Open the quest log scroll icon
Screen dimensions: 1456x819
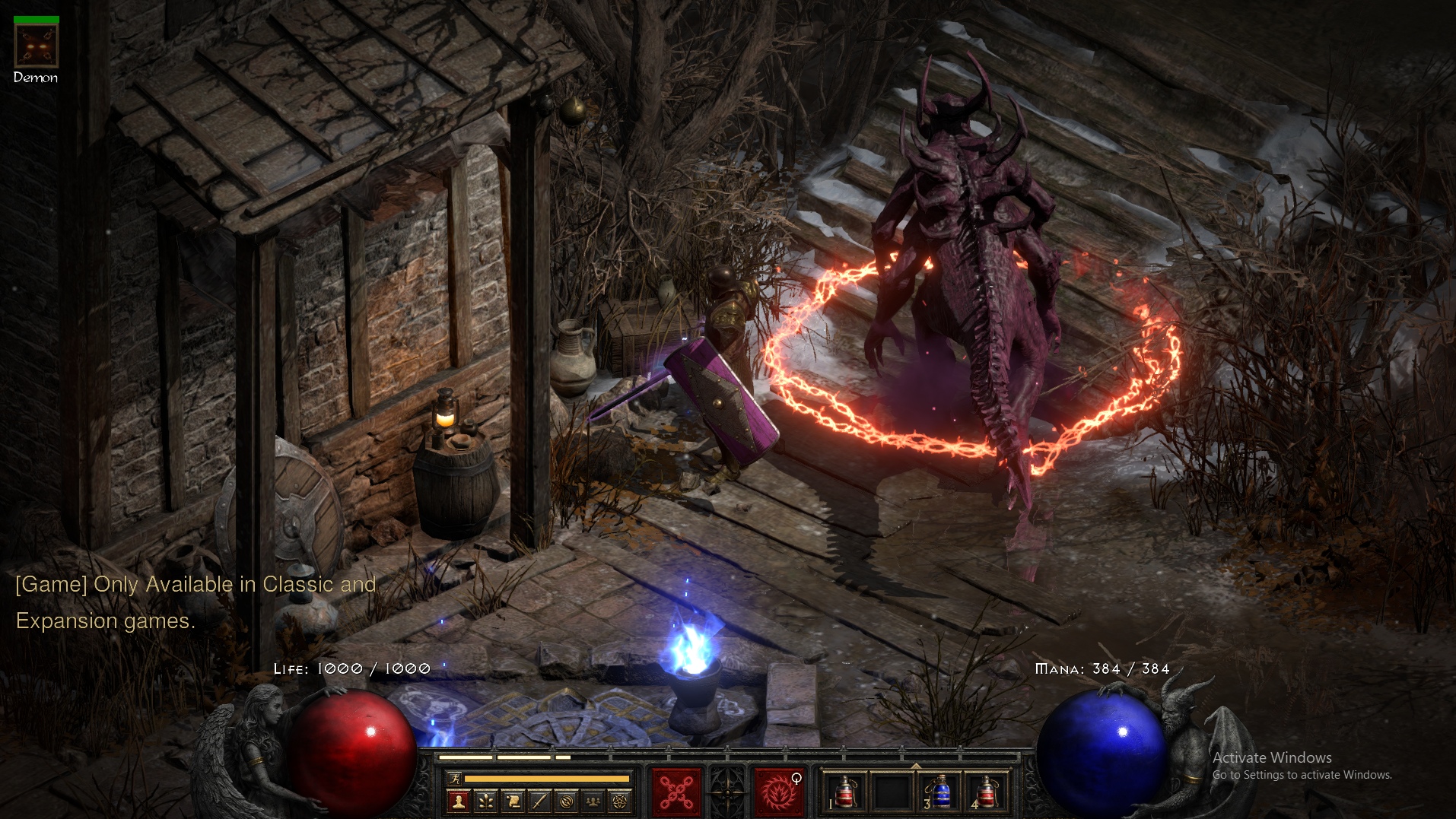pos(513,800)
